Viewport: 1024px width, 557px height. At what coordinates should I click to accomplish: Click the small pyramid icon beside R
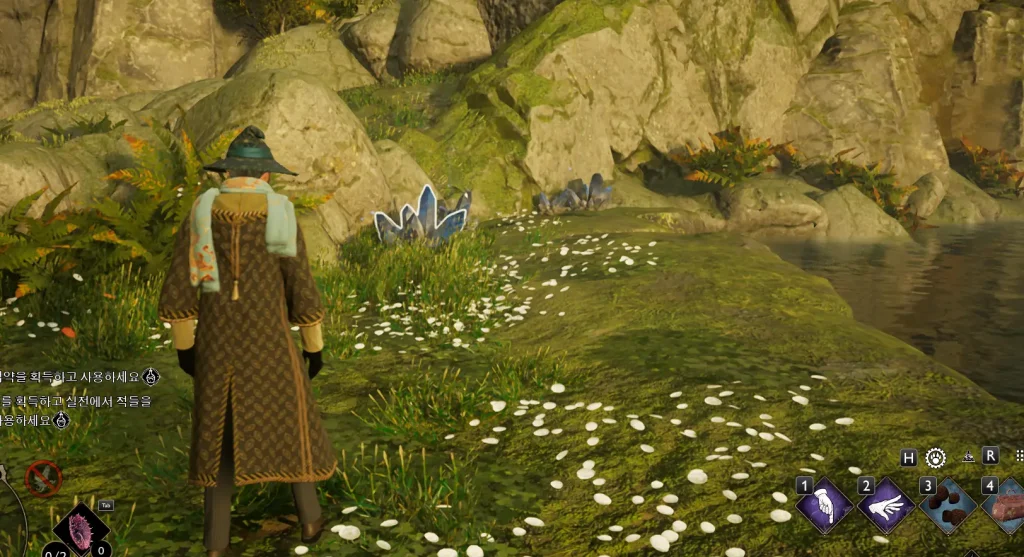969,457
